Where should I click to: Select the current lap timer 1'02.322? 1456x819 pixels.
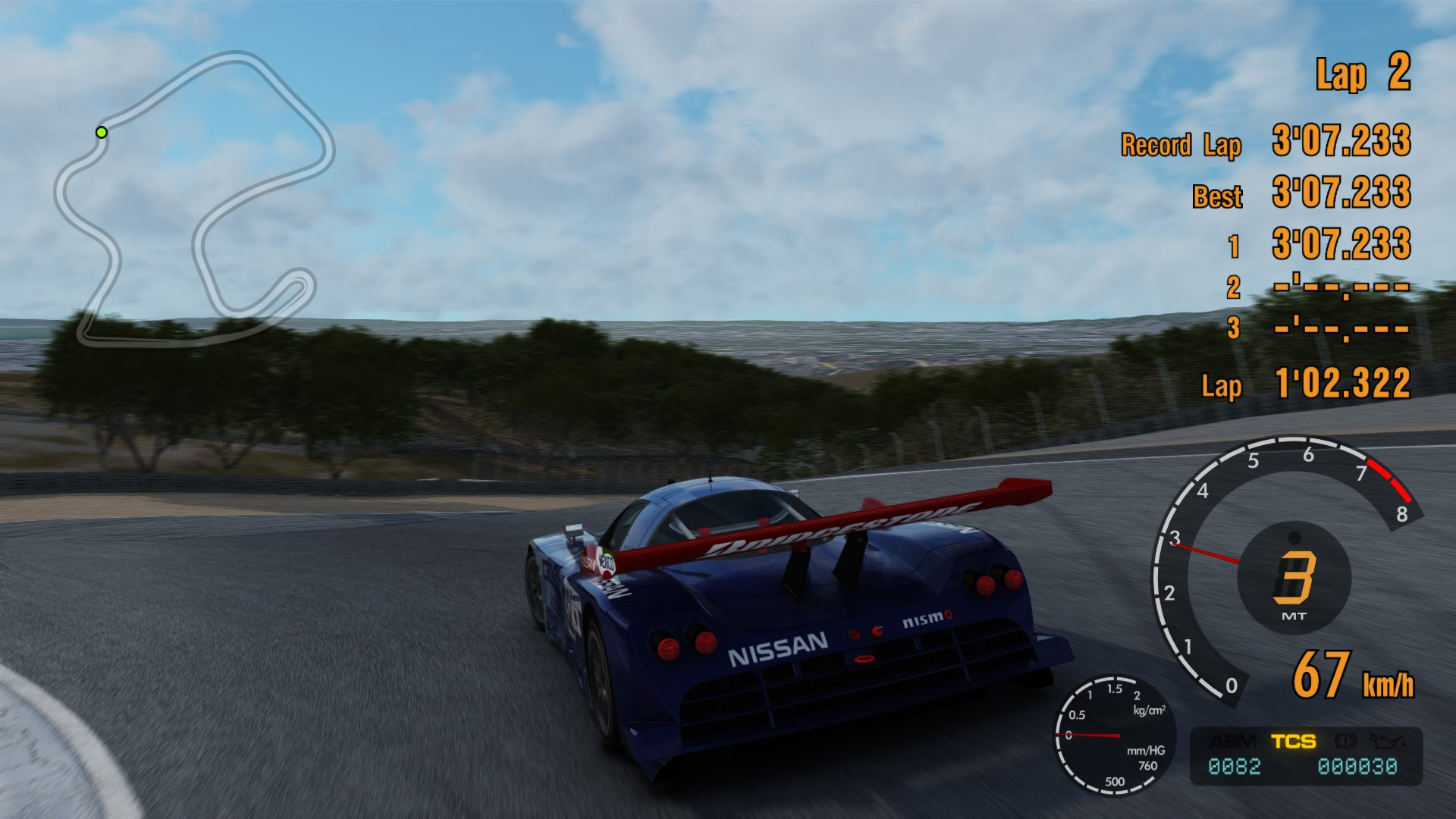tap(1341, 384)
